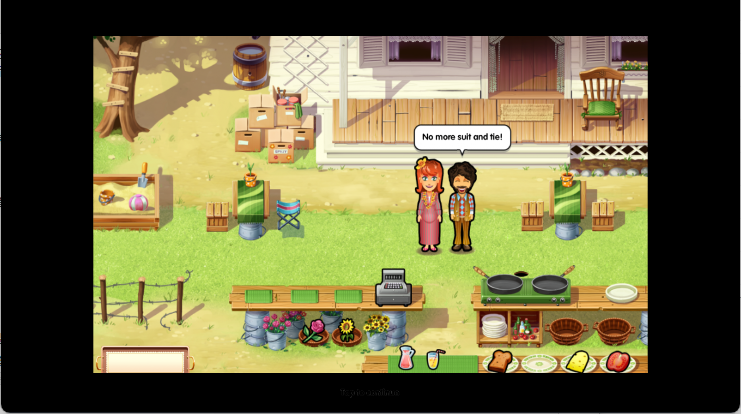Pick the single sunflower in the basket
Screen dimensions: 741x414
[347, 329]
